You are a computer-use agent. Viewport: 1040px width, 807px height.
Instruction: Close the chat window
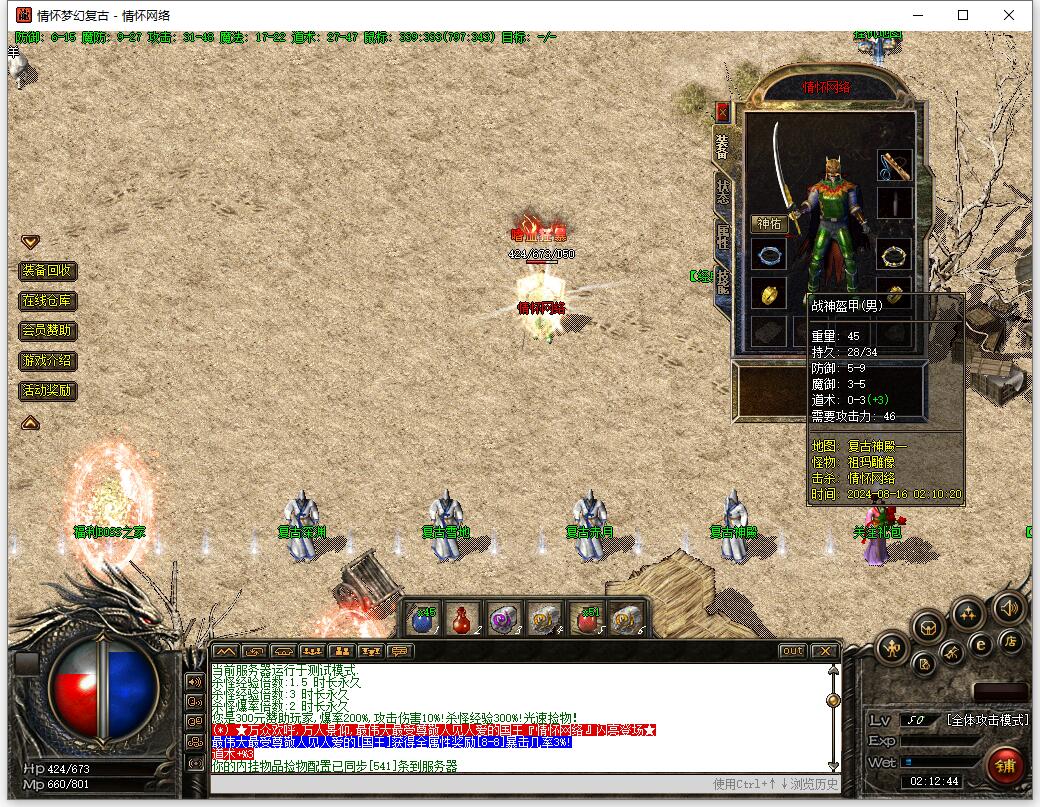point(823,651)
